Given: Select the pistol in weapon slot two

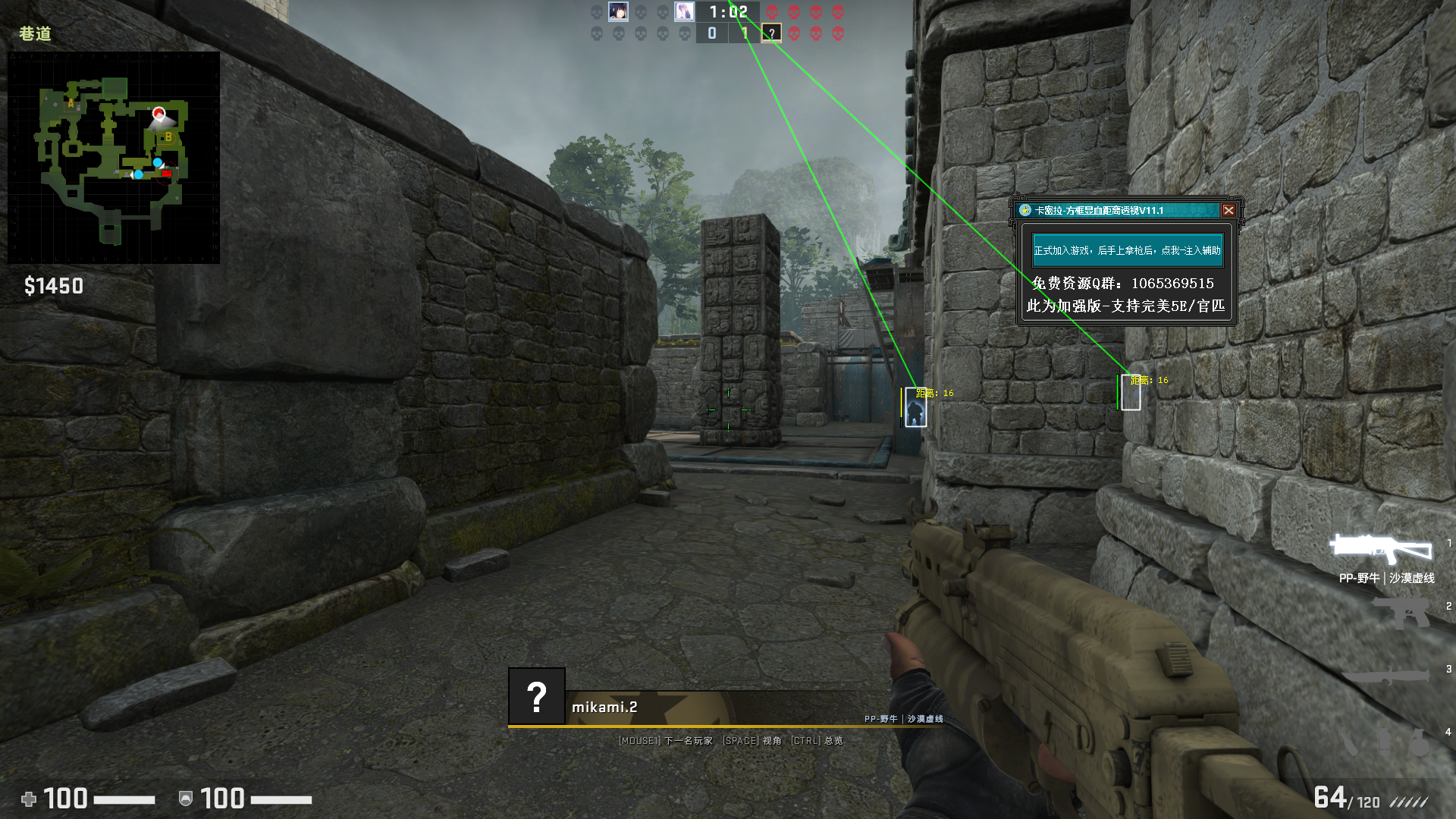Looking at the screenshot, I should (1403, 613).
